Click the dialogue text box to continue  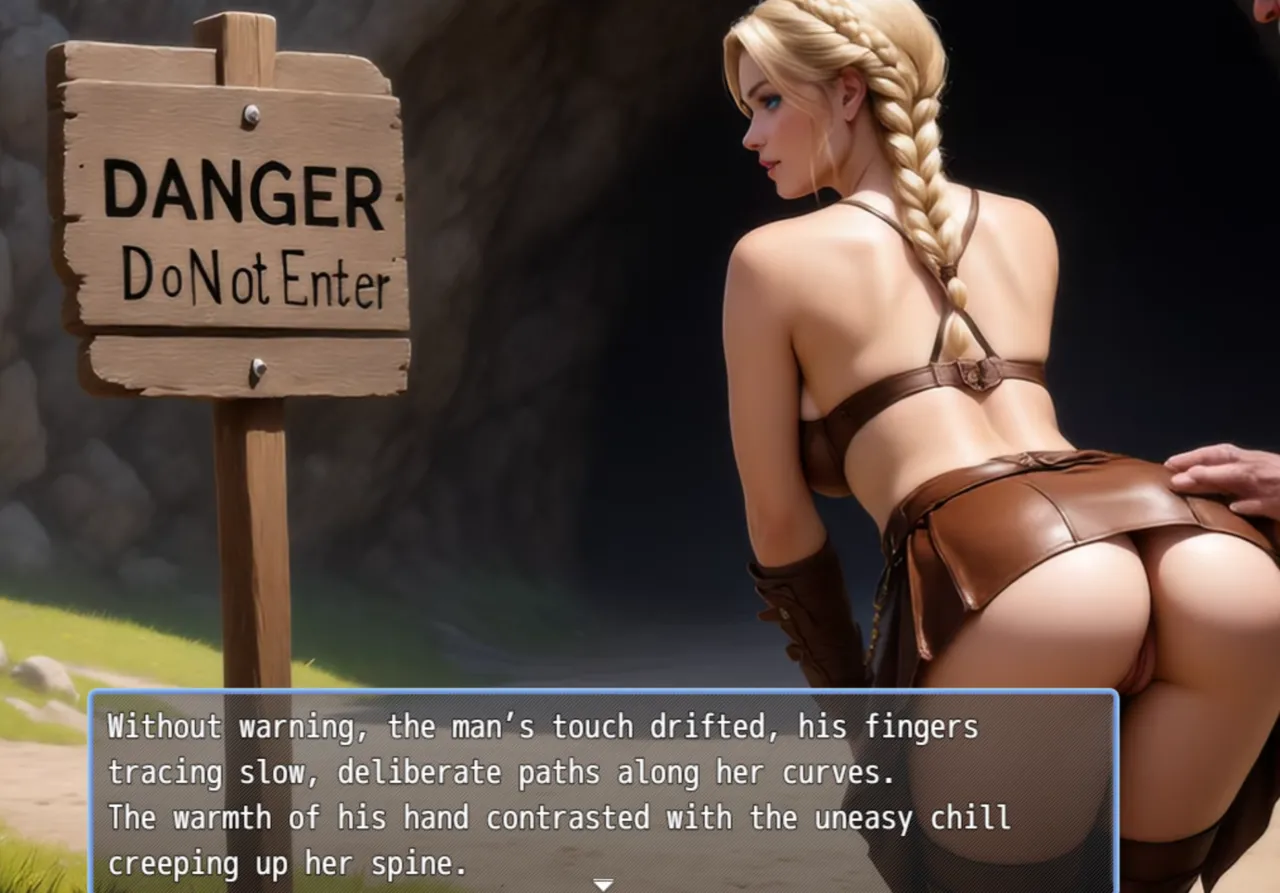coord(602,790)
